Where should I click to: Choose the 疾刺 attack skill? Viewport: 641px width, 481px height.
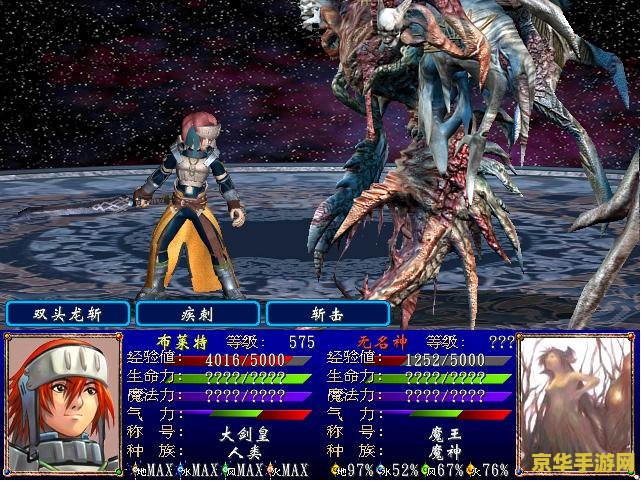pyautogui.click(x=198, y=313)
